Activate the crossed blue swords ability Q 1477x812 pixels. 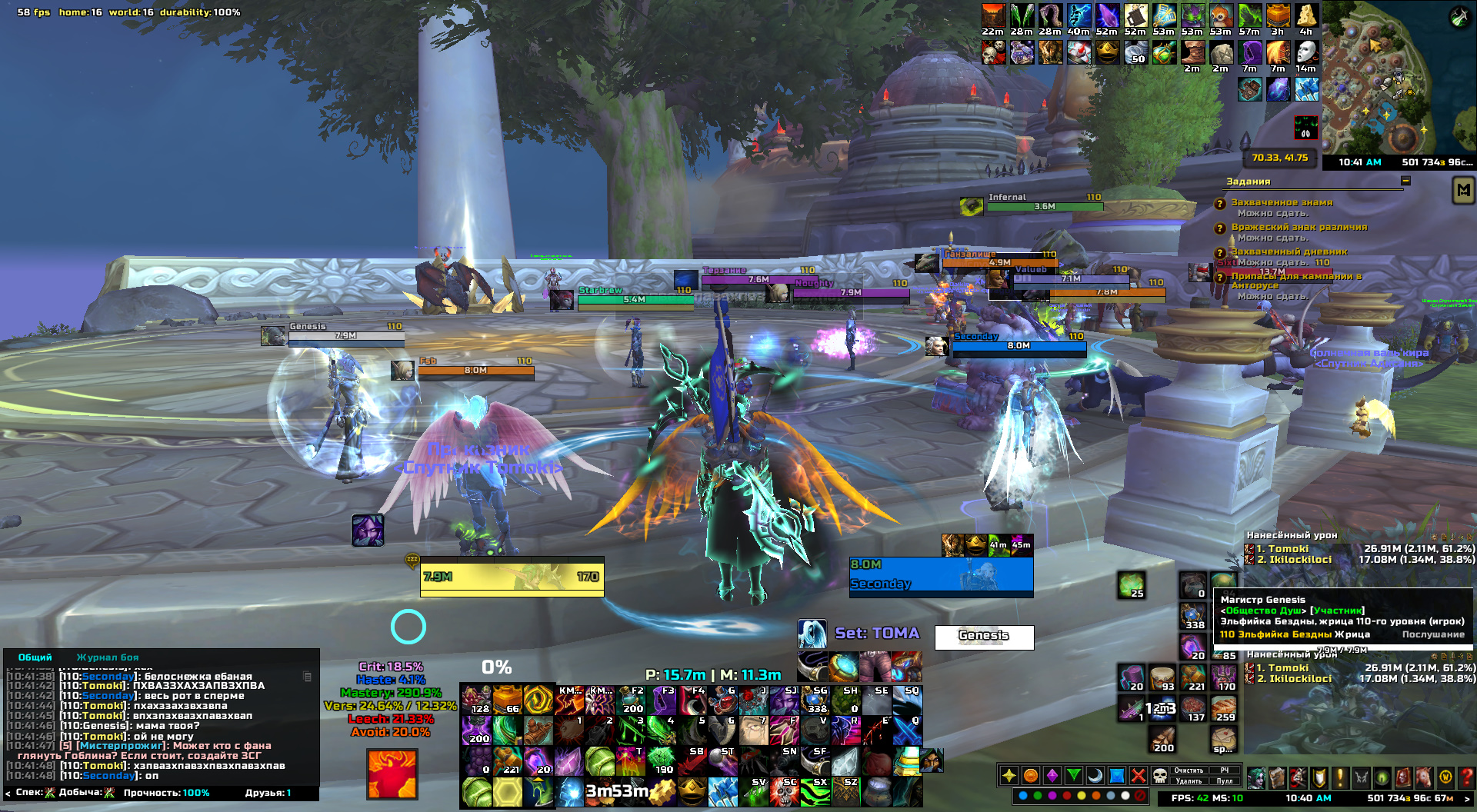[907, 730]
